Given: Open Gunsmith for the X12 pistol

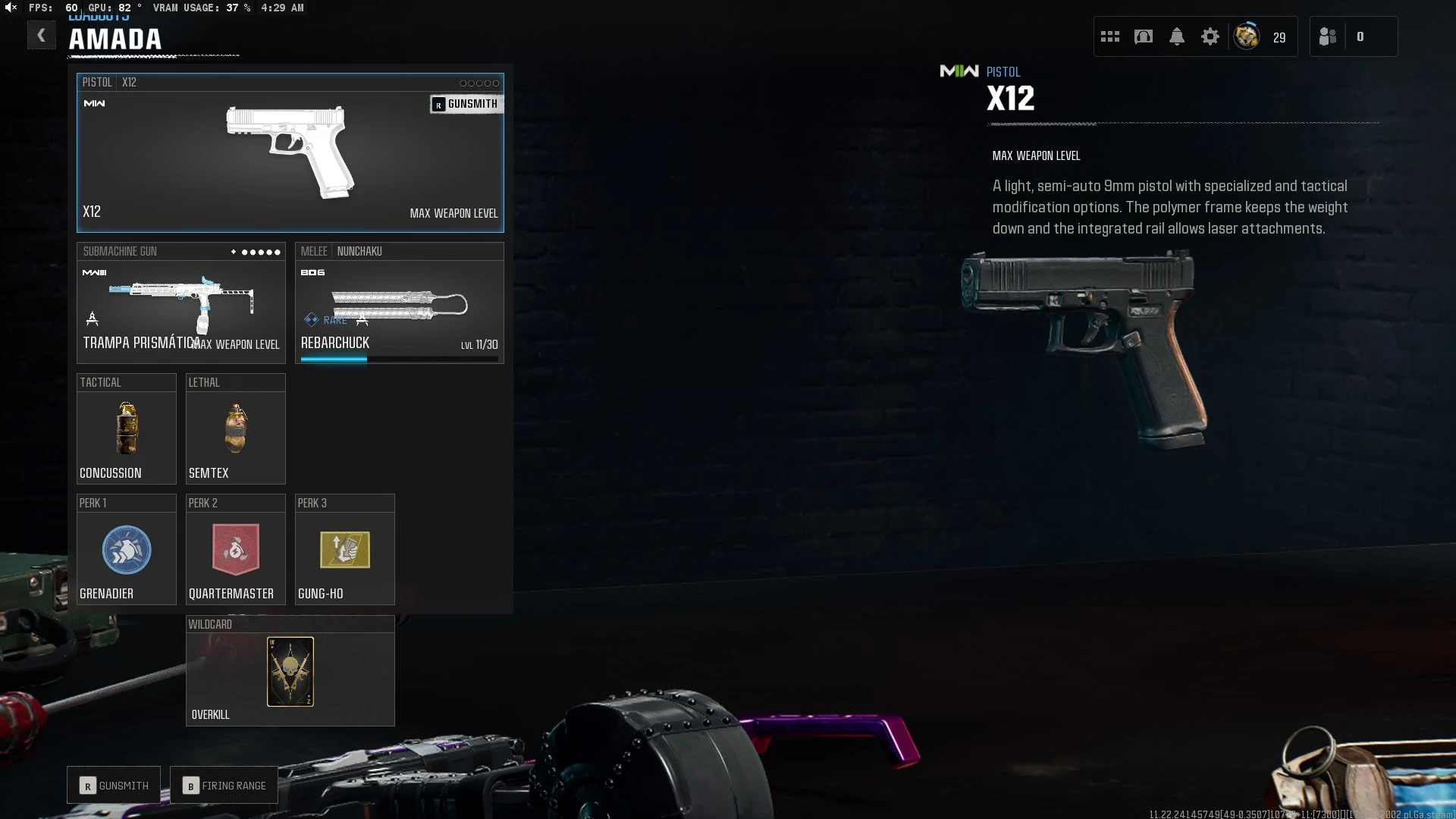Looking at the screenshot, I should pyautogui.click(x=466, y=104).
